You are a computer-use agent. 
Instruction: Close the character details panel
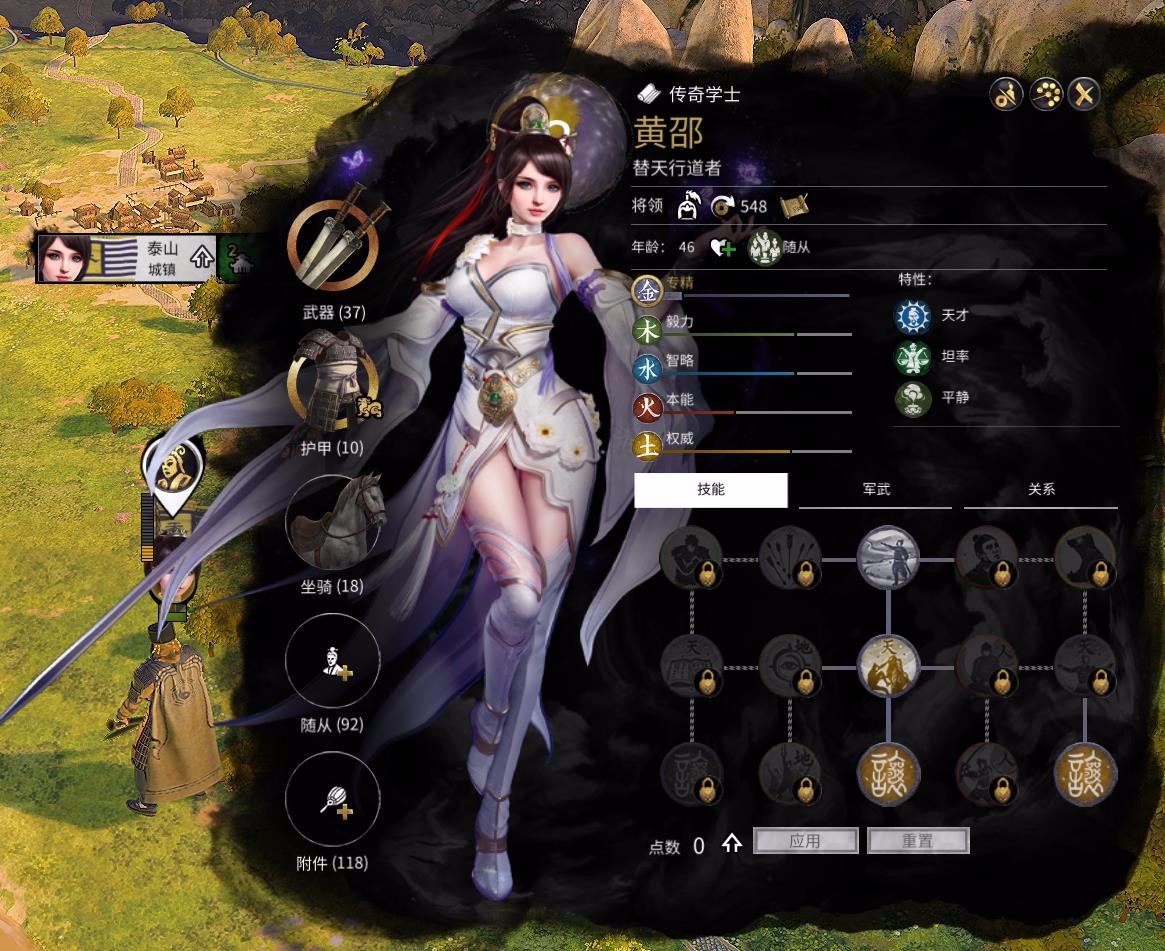[x=1084, y=95]
